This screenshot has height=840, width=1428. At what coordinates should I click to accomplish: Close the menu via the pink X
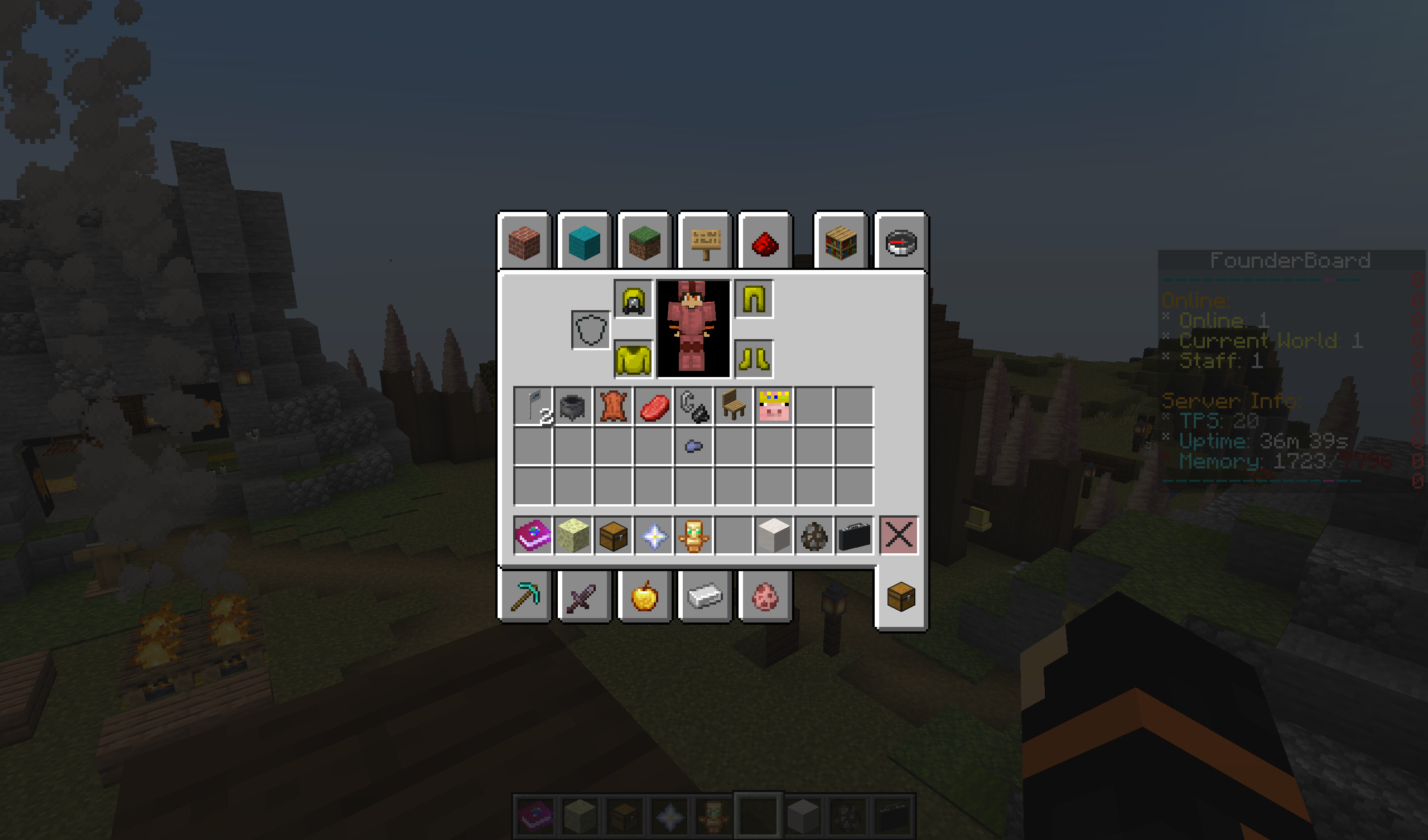click(899, 535)
